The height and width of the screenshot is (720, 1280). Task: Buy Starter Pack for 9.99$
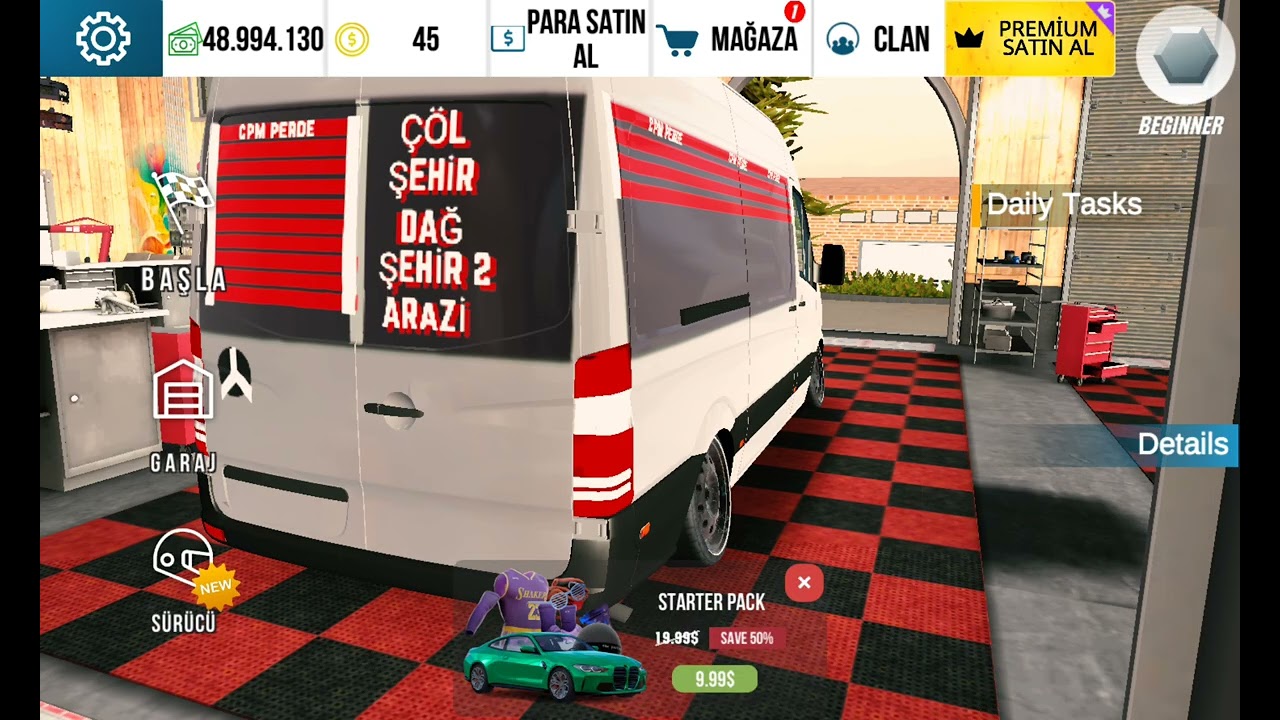(714, 679)
